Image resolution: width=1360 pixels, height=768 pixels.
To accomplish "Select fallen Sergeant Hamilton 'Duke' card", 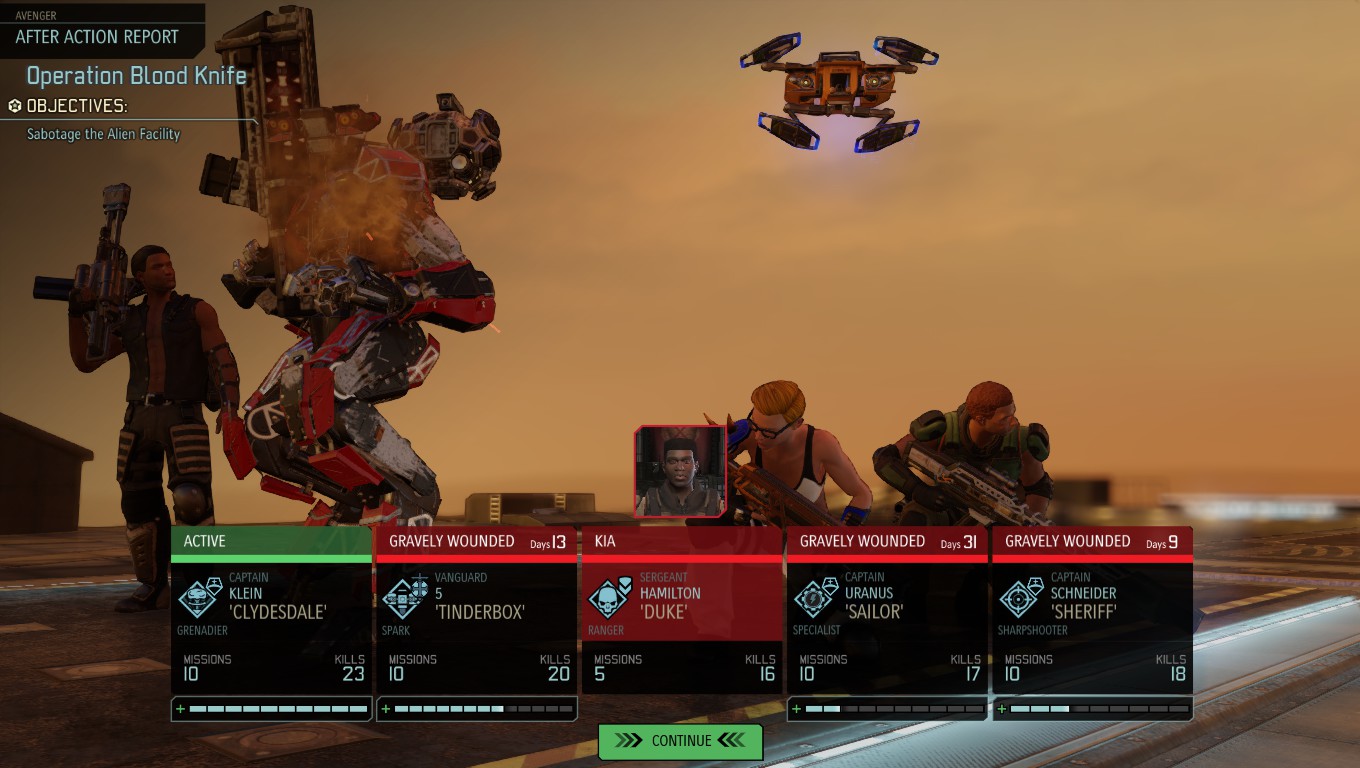I will 682,610.
